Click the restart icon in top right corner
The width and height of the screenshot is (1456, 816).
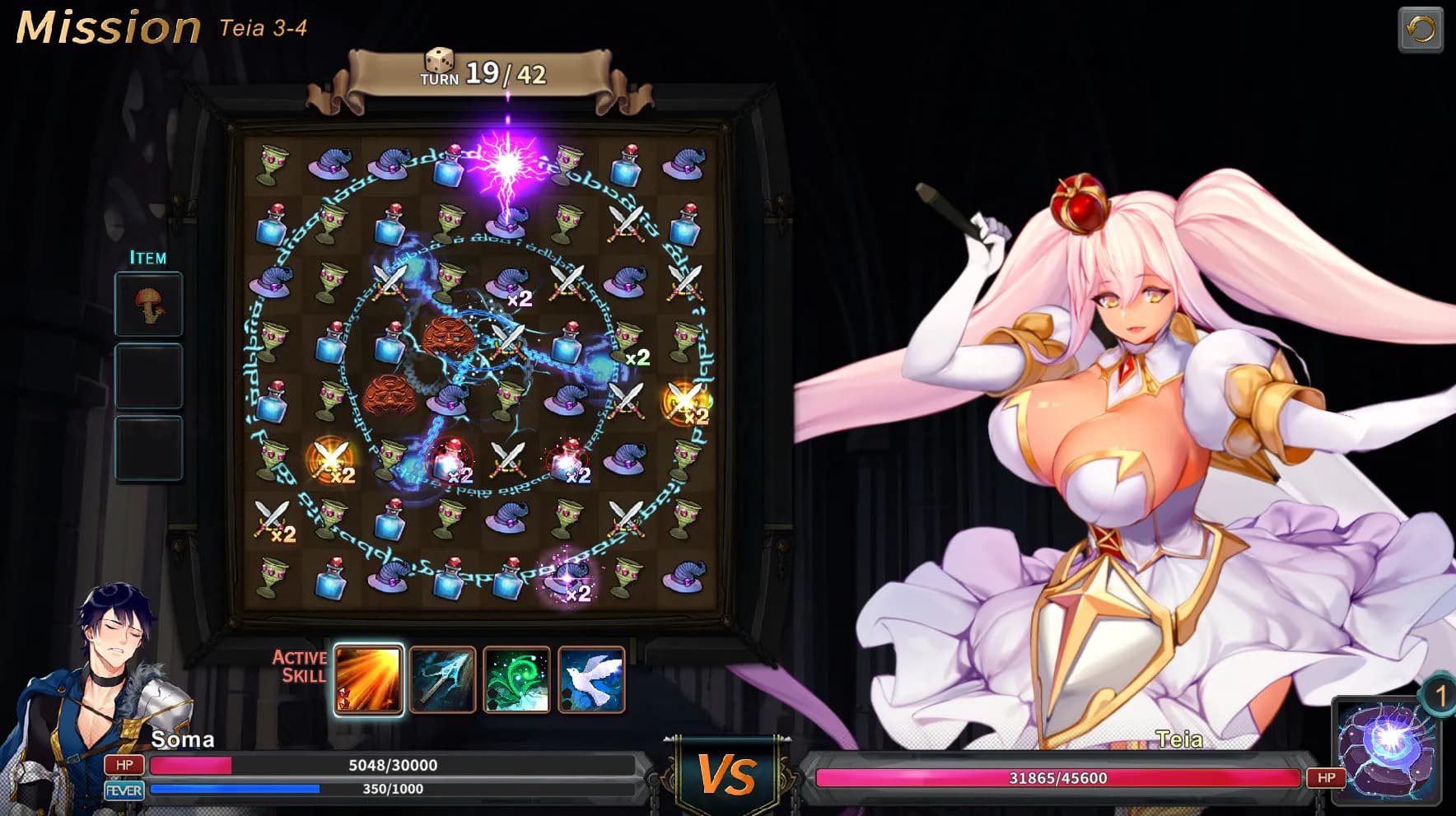[x=1422, y=27]
